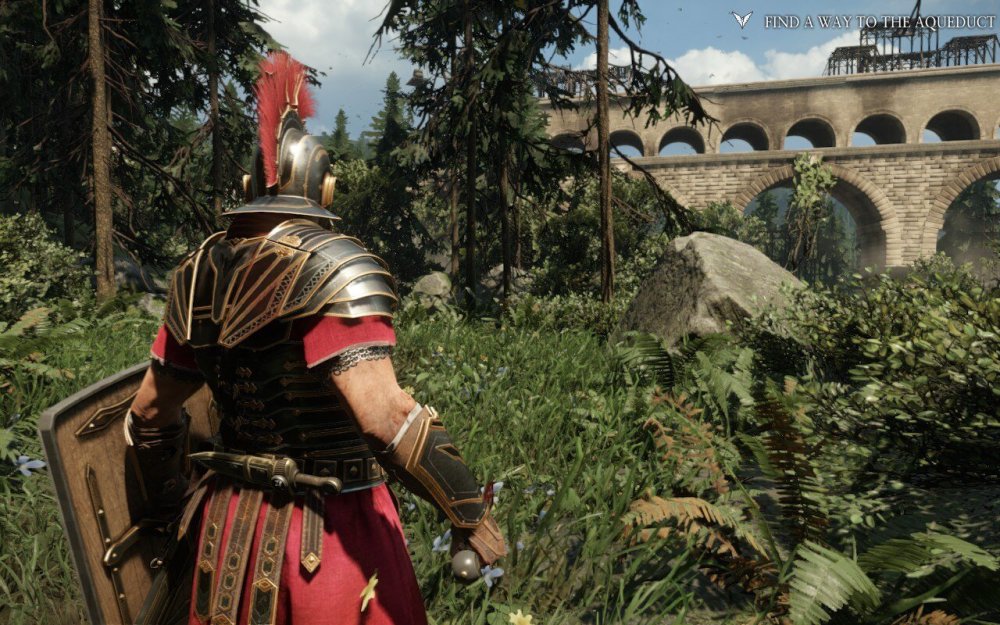Screen dimensions: 1000x625
Task: Select the "Find a way to the aqueduct" objective
Action: (879, 21)
